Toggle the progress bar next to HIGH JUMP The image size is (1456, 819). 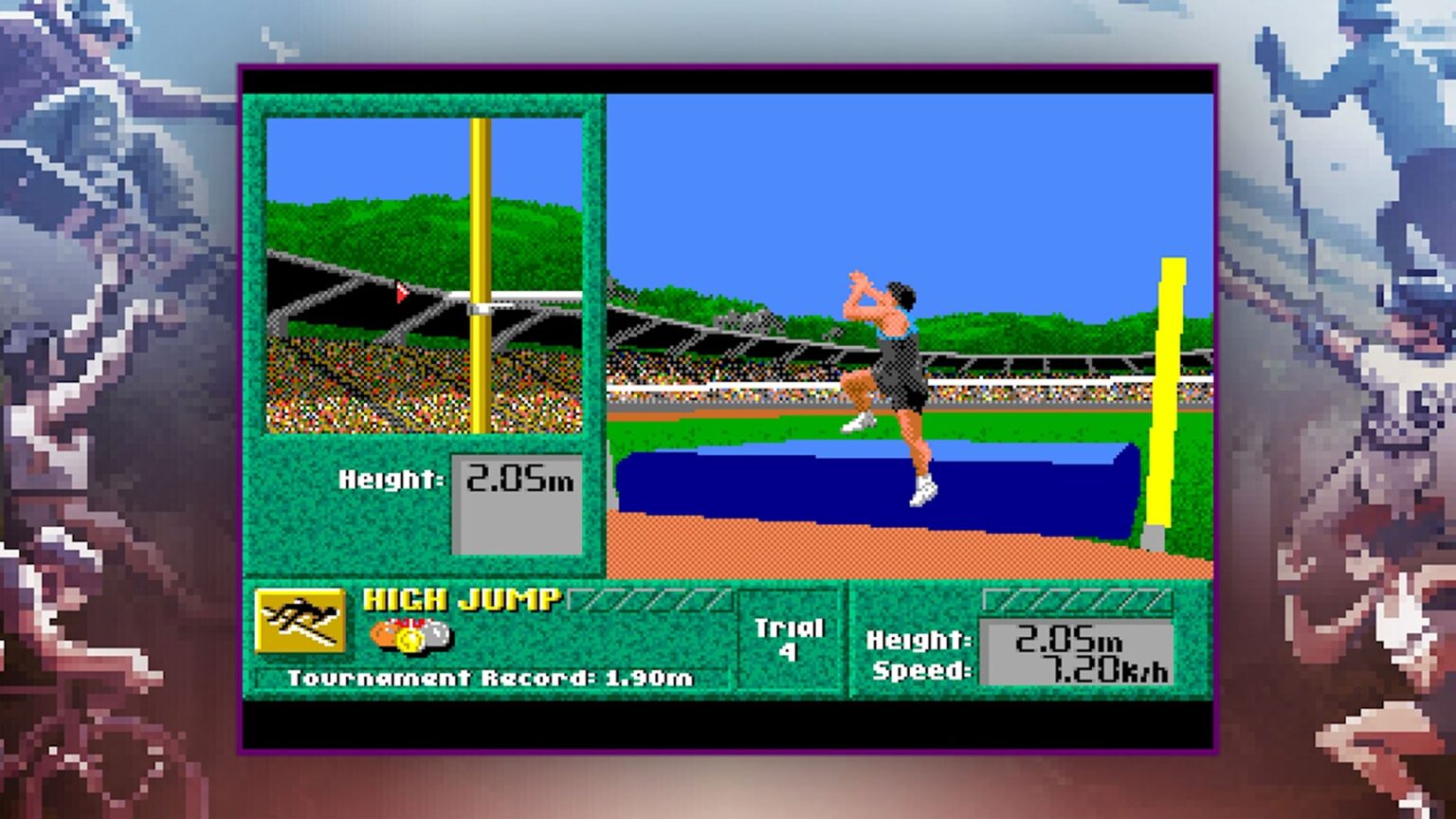(649, 597)
